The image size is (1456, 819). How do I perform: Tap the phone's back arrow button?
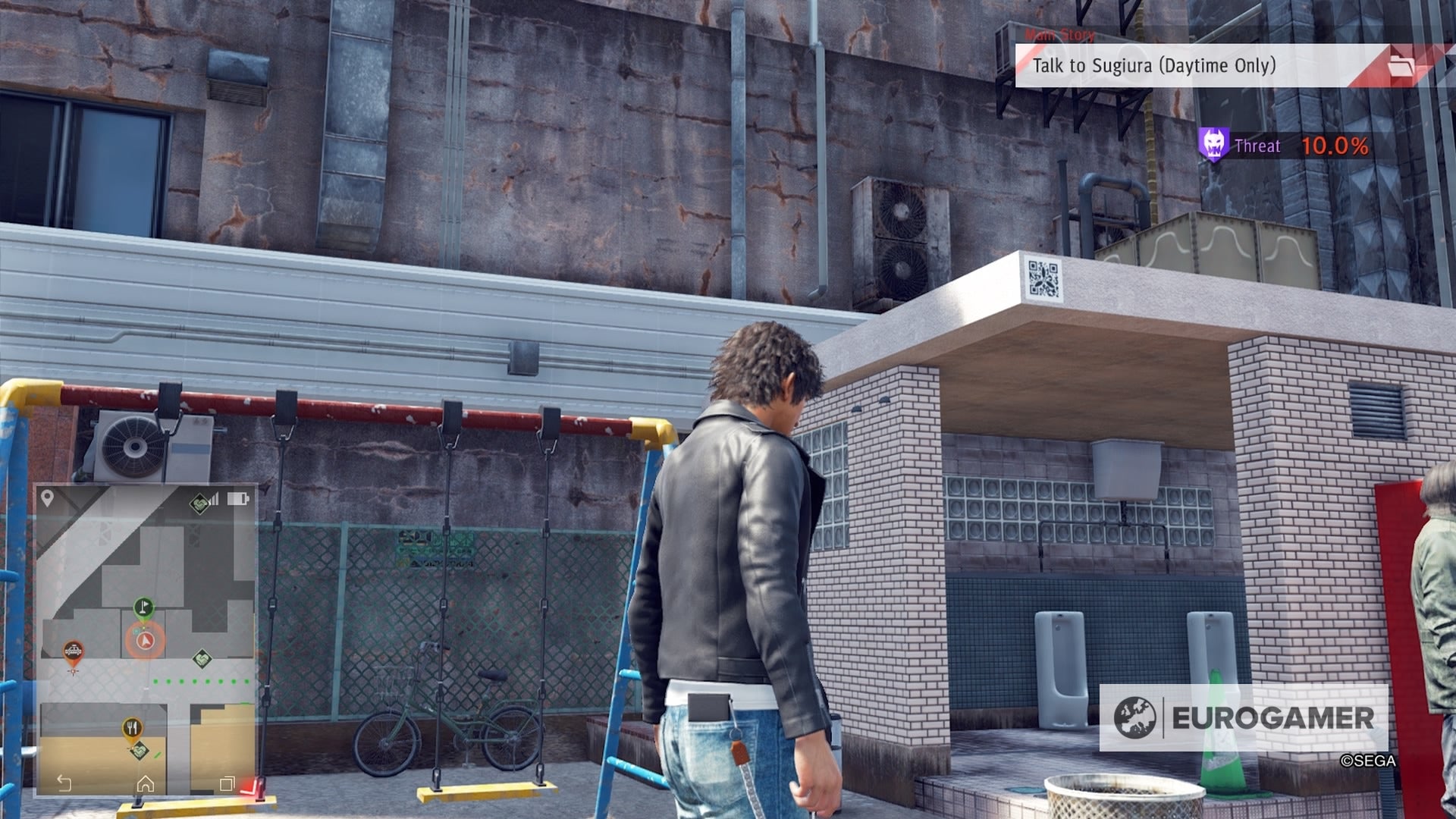64,783
